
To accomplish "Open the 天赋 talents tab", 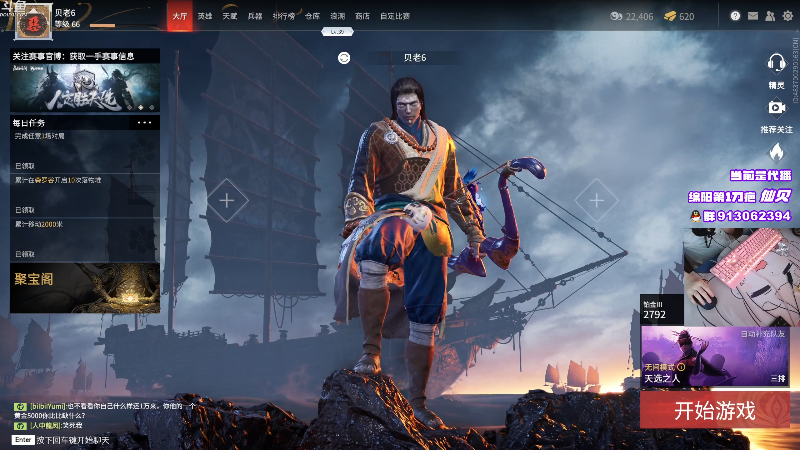I will tap(230, 16).
